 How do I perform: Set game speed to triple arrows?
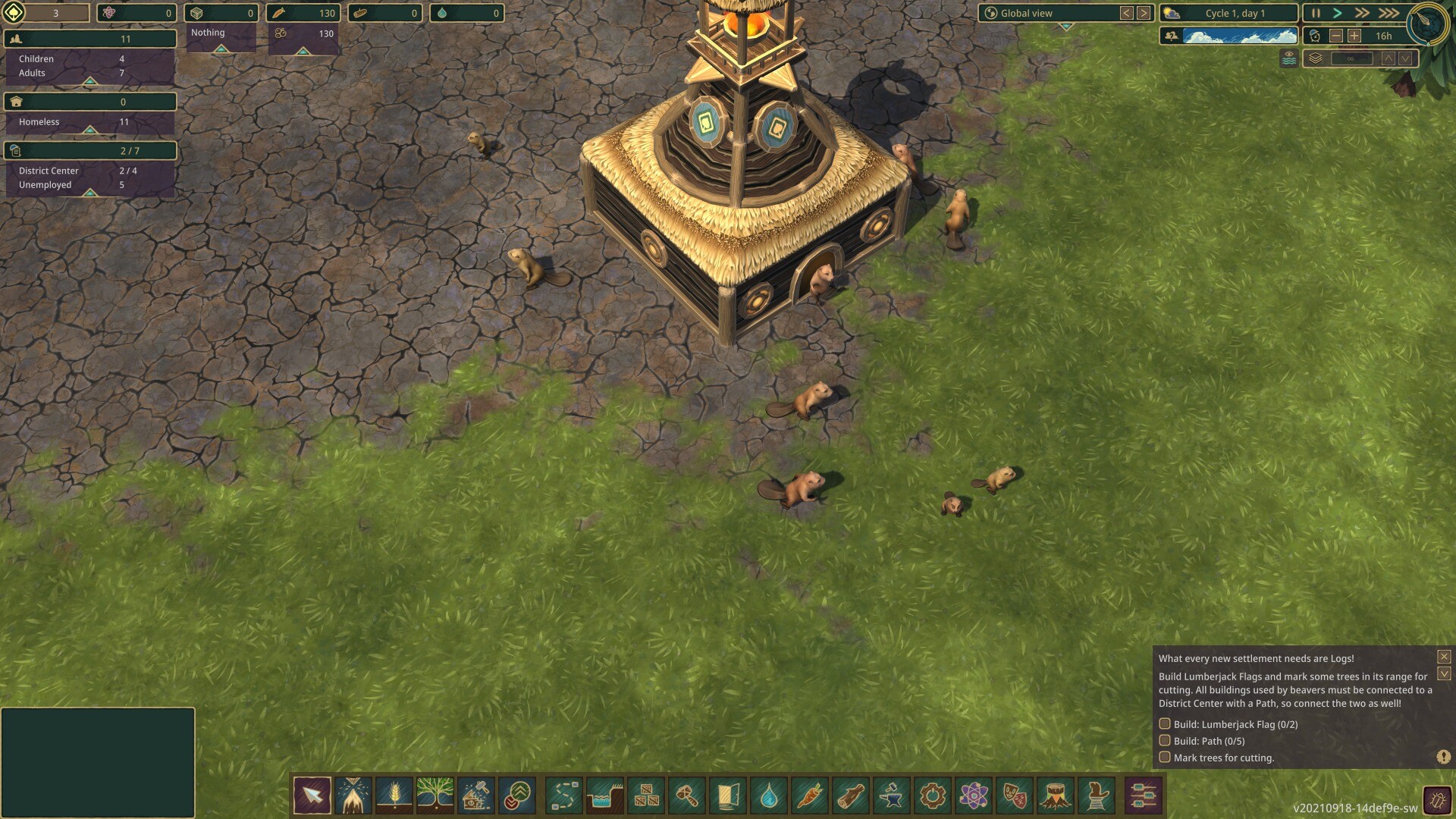[x=1389, y=13]
